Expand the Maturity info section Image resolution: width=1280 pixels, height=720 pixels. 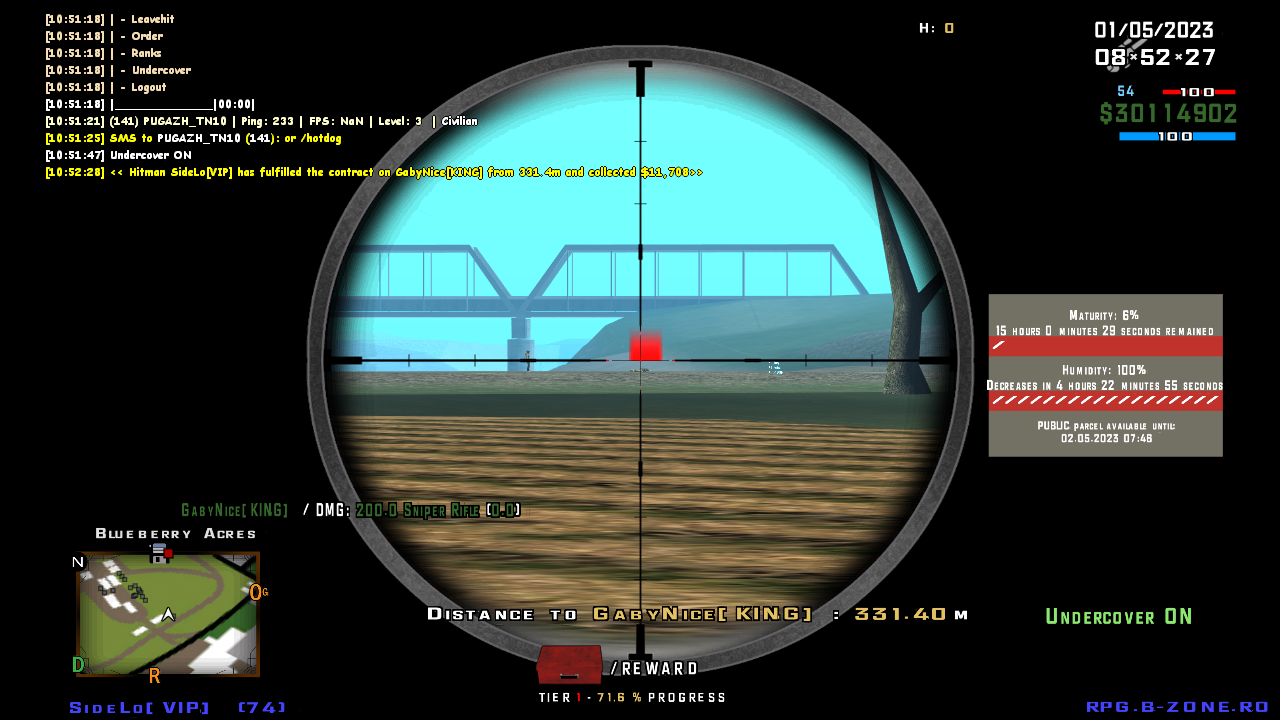1104,314
